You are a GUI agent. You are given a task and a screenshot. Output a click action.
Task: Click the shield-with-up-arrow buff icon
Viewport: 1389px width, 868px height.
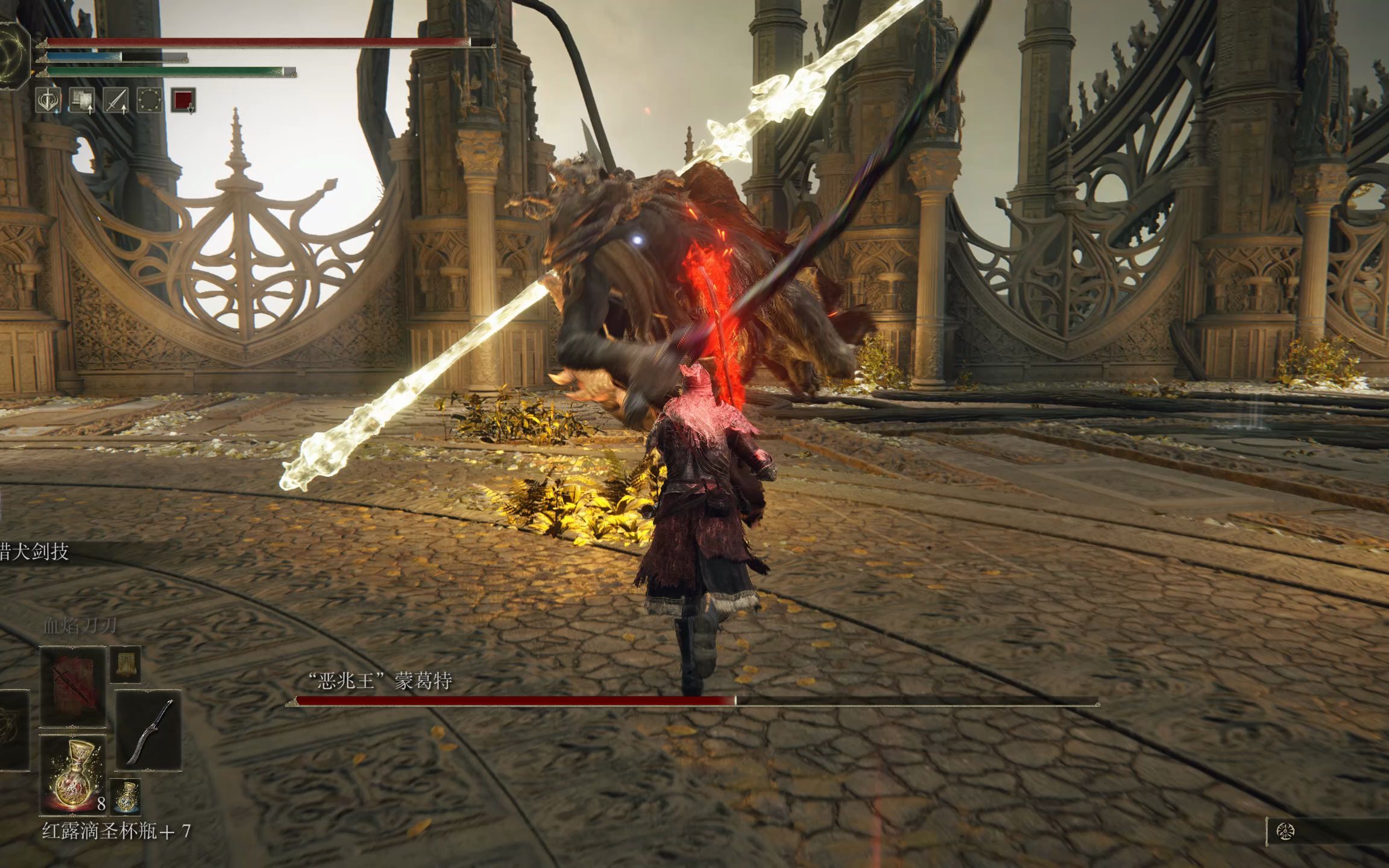click(x=82, y=100)
